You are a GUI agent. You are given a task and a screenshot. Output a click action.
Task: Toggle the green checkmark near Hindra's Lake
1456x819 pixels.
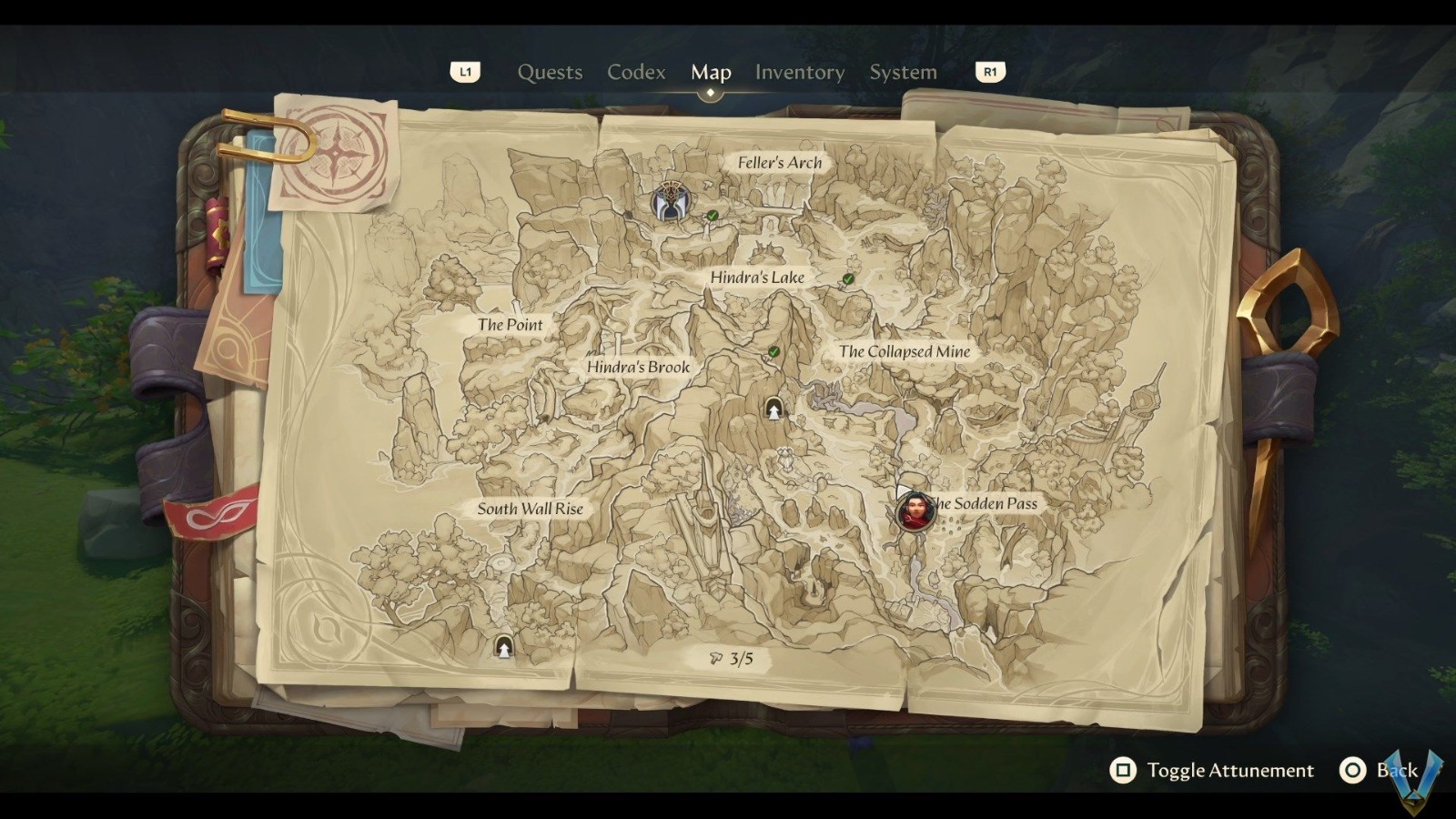[x=846, y=280]
